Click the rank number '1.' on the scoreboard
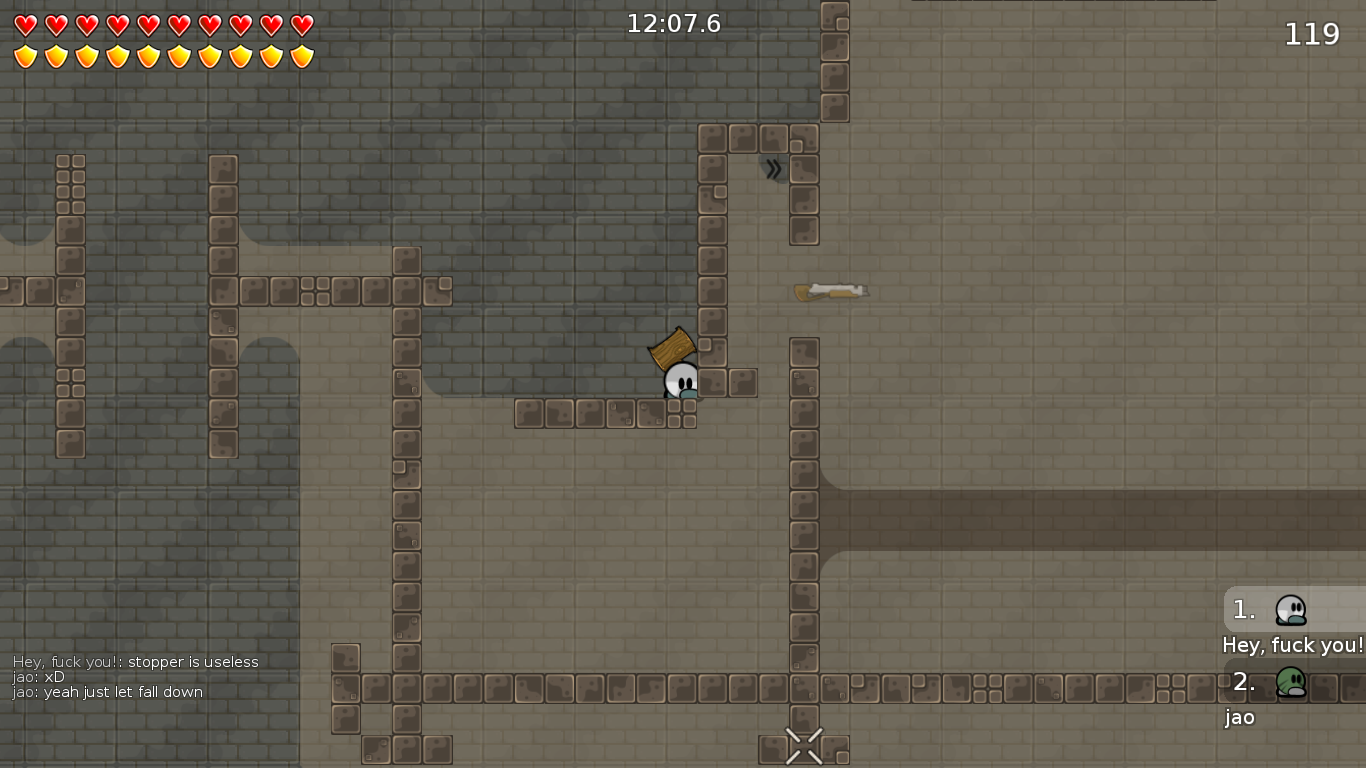Image resolution: width=1366 pixels, height=768 pixels. (x=1242, y=609)
